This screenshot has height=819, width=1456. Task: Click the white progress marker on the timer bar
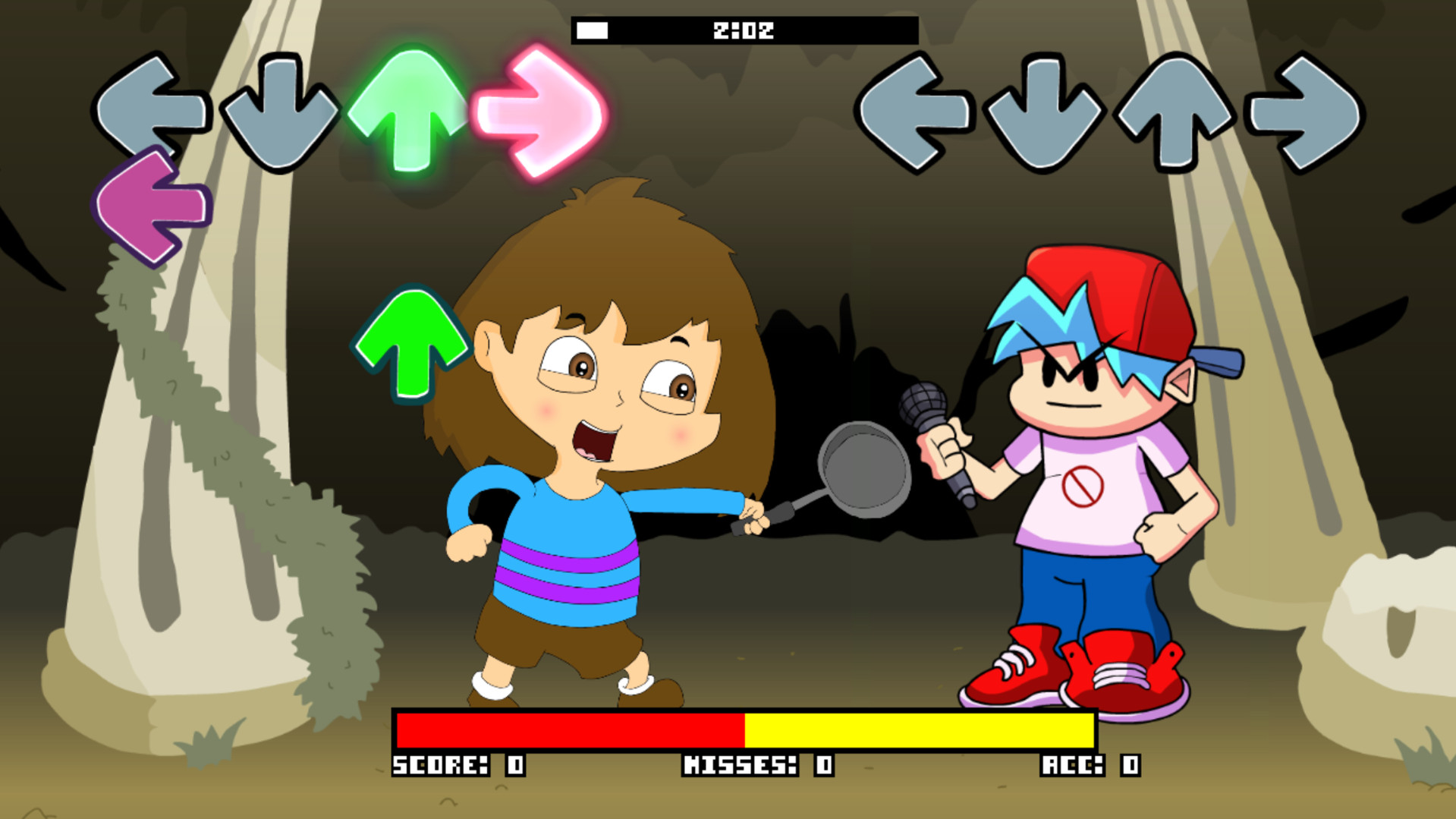pos(593,29)
